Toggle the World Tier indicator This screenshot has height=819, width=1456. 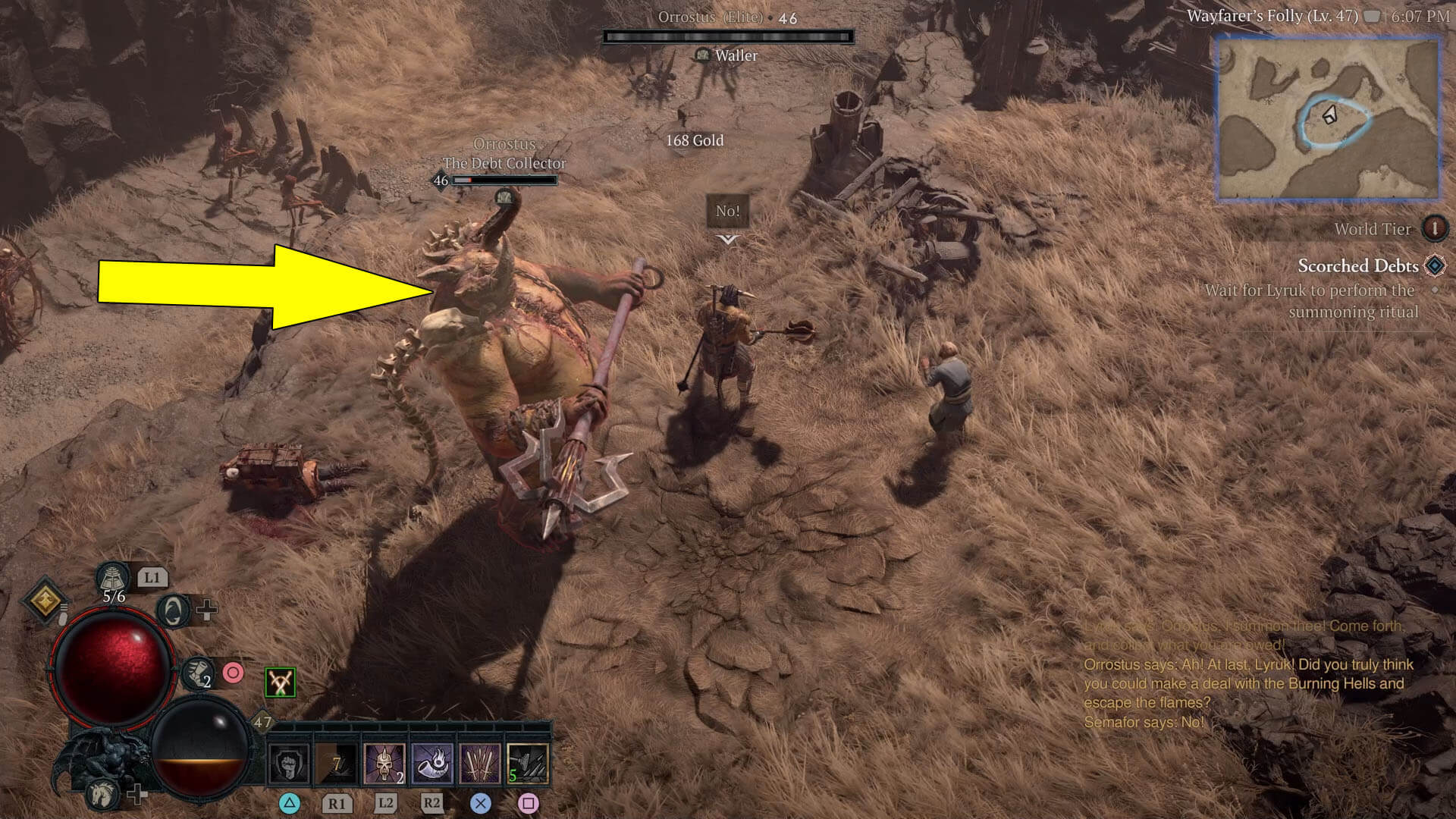(x=1436, y=229)
